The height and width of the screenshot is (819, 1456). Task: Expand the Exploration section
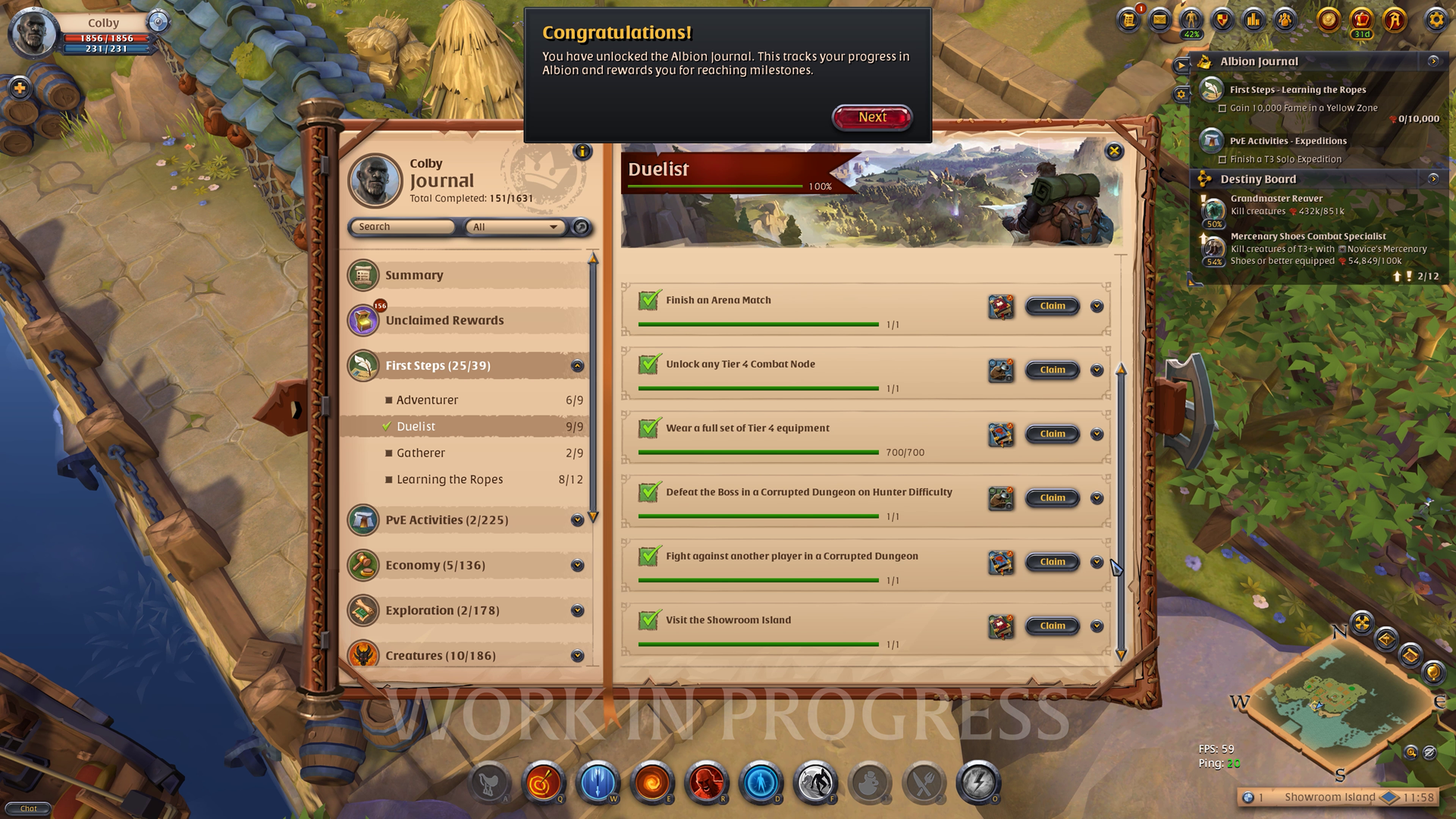(577, 610)
